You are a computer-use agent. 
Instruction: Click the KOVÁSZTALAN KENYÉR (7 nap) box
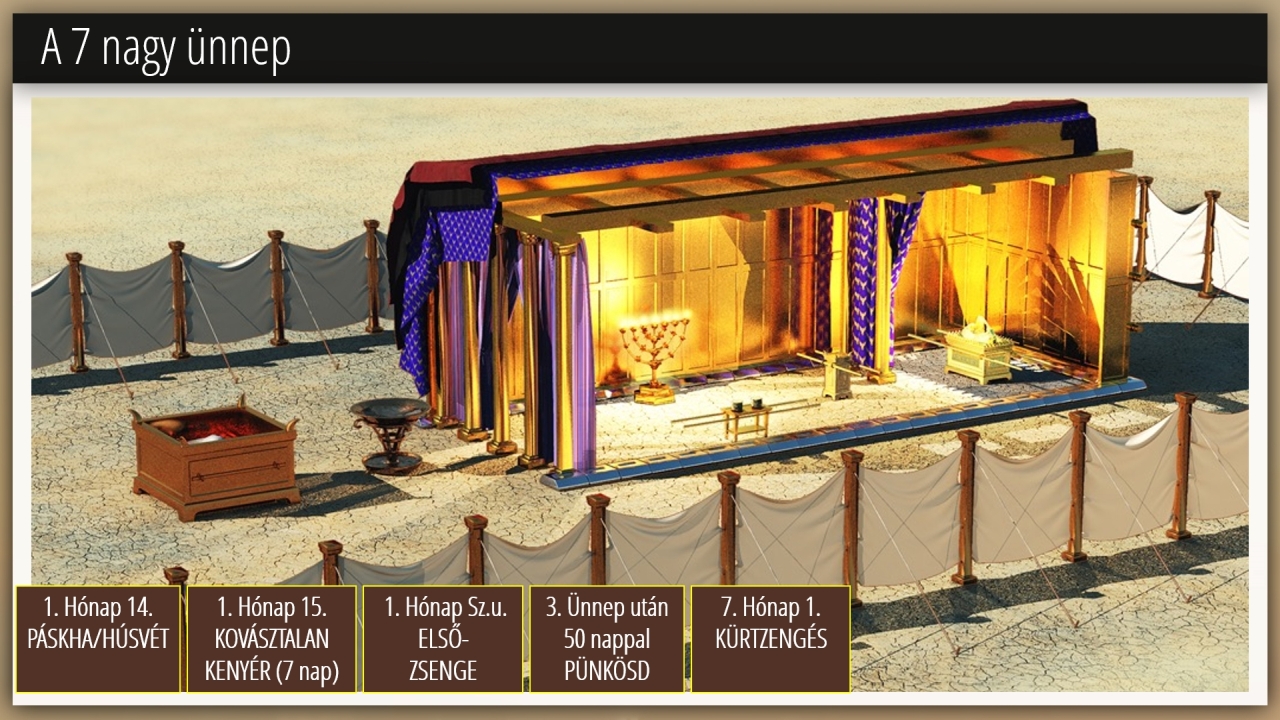[271, 639]
